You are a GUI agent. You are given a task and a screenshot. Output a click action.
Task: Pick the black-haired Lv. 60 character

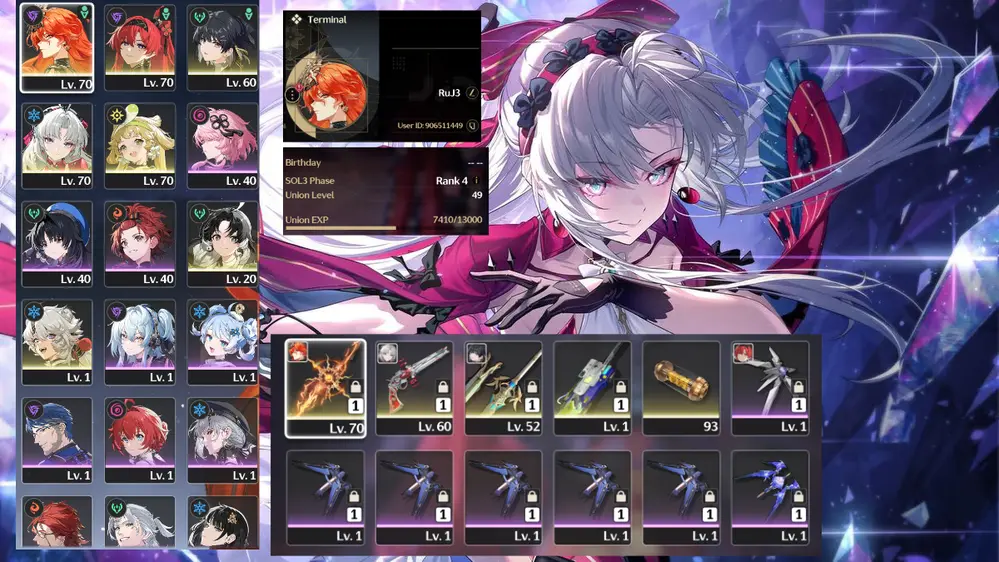click(222, 47)
